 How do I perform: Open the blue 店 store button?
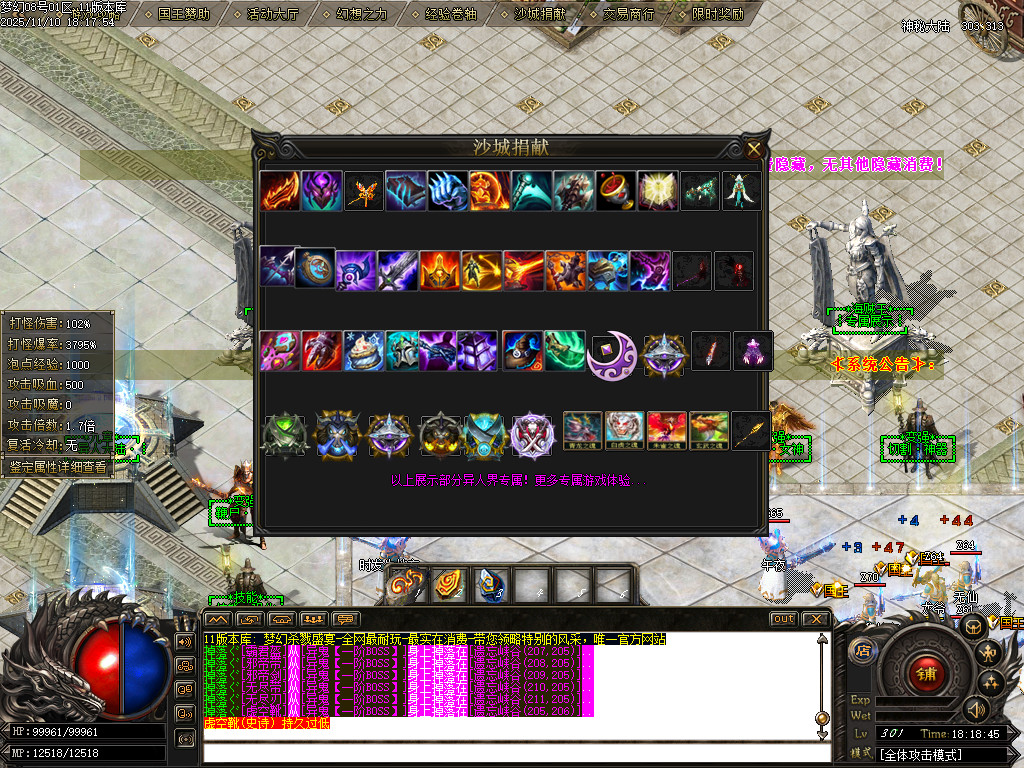[861, 650]
